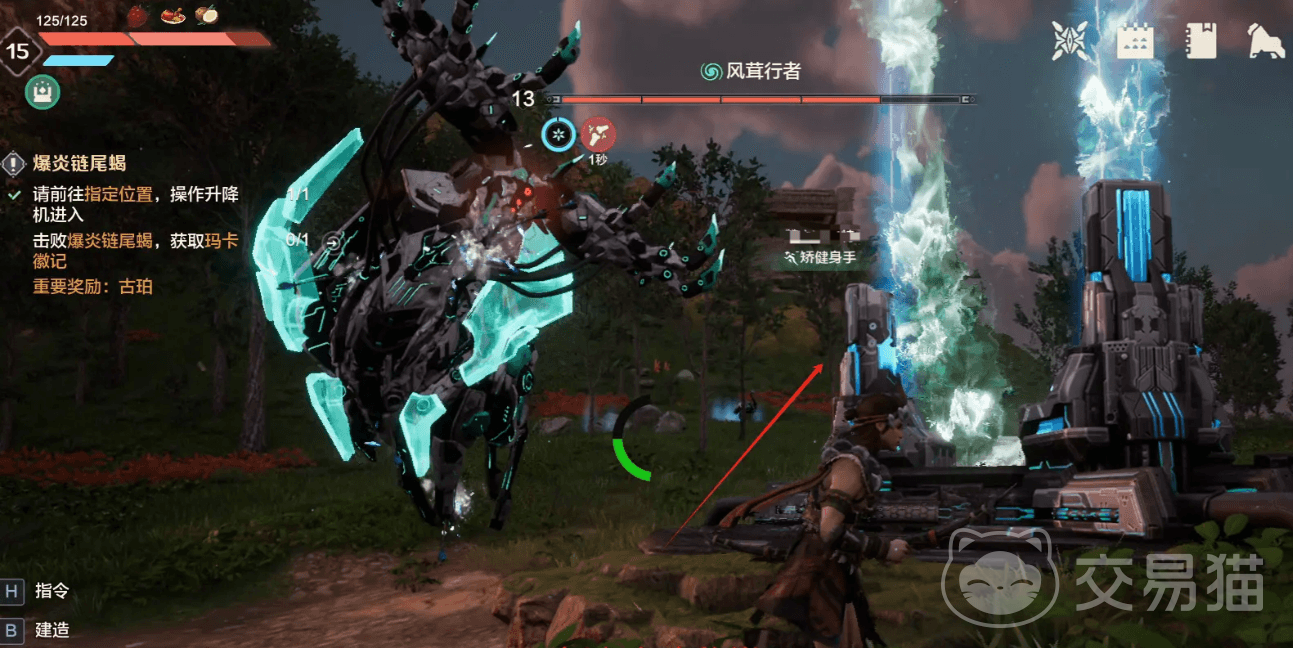This screenshot has height=648, width=1293.
Task: Open the gorilla-shaped mount icon
Action: click(1265, 41)
